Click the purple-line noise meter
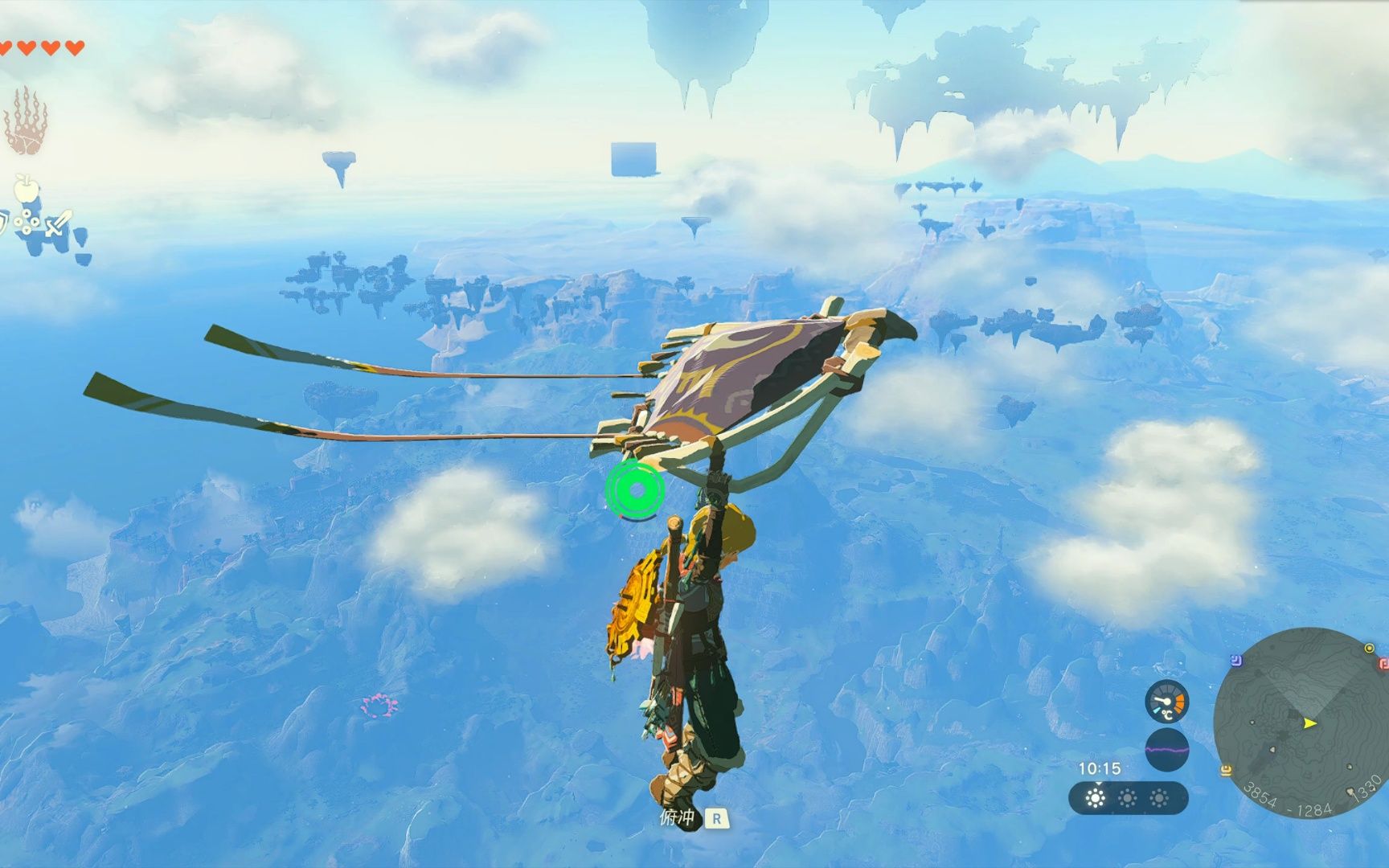This screenshot has width=1389, height=868. pyautogui.click(x=1166, y=750)
